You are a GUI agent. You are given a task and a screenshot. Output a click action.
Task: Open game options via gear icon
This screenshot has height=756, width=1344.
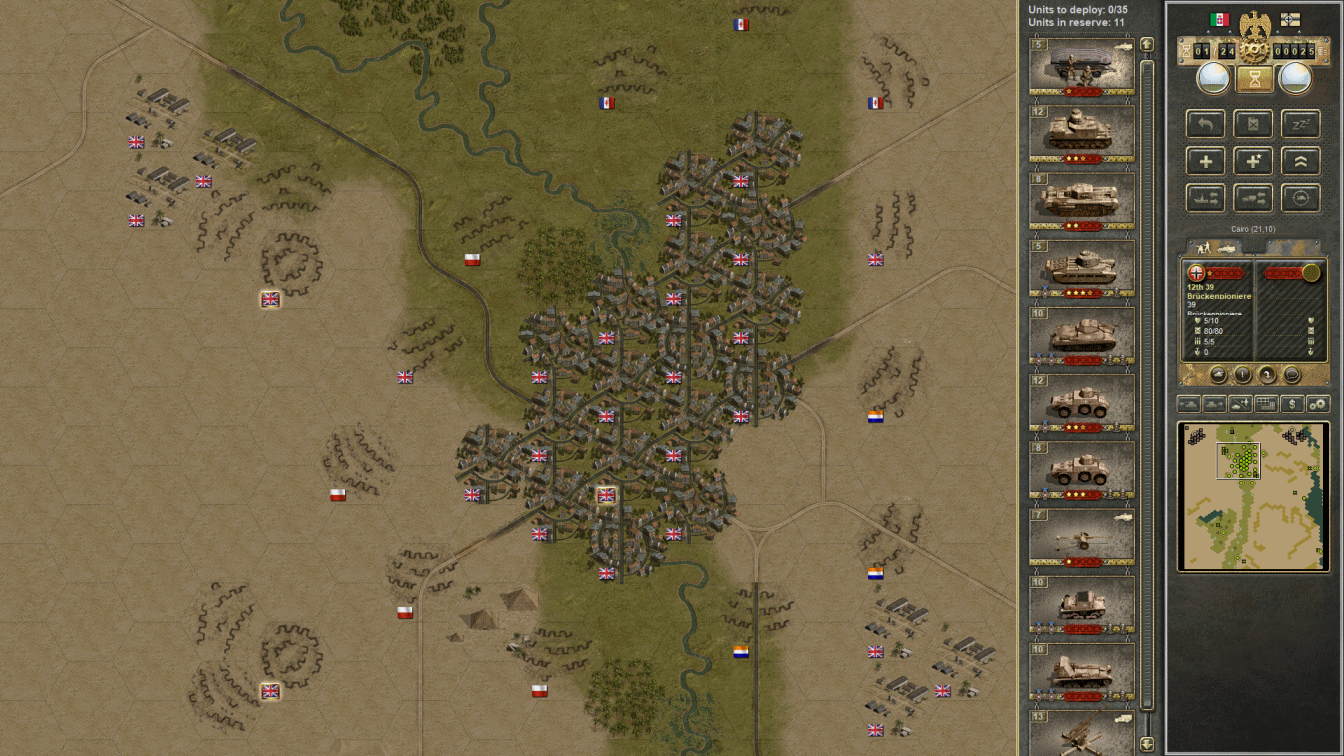pos(1319,403)
